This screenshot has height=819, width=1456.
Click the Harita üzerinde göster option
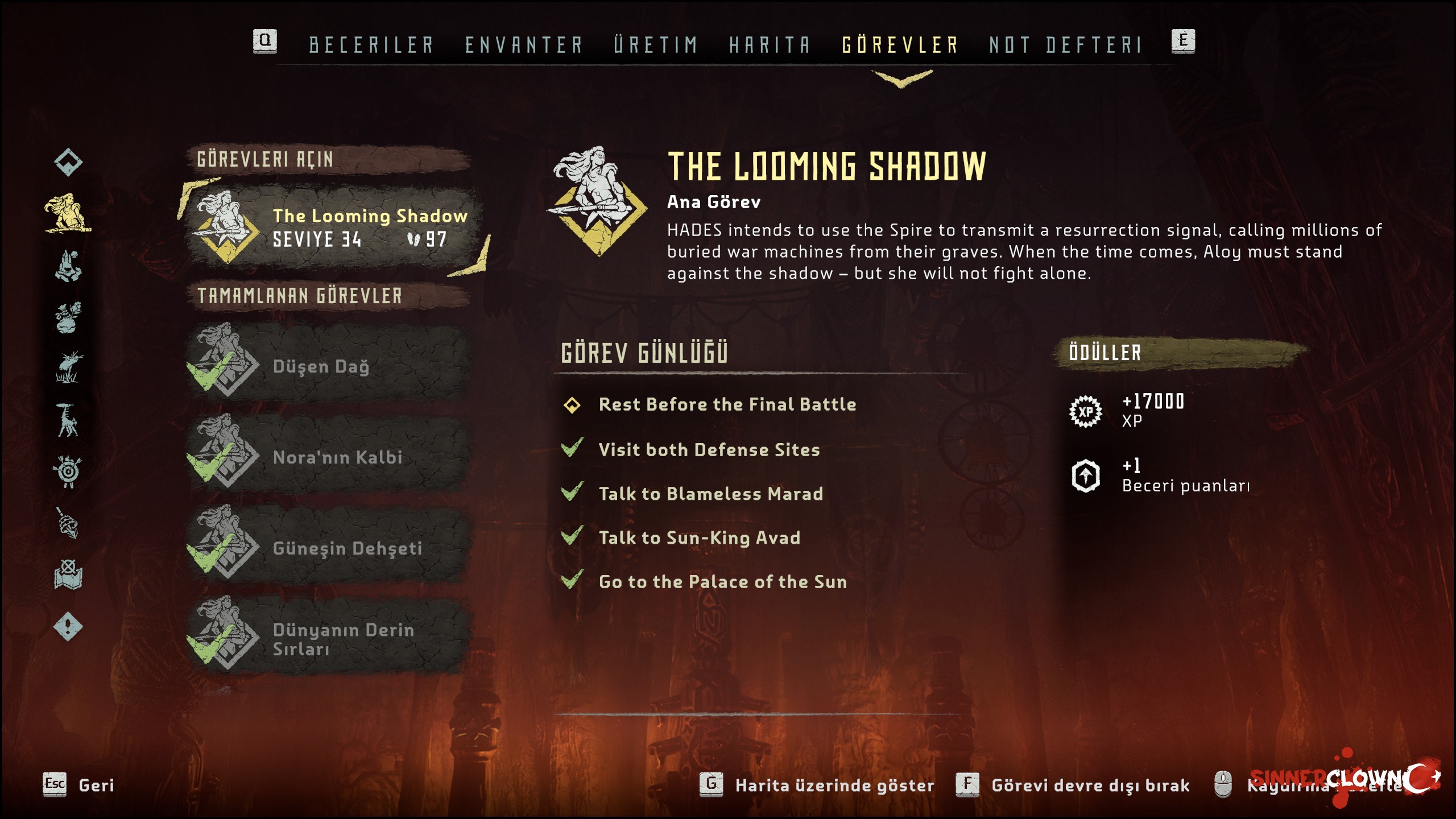click(x=834, y=785)
